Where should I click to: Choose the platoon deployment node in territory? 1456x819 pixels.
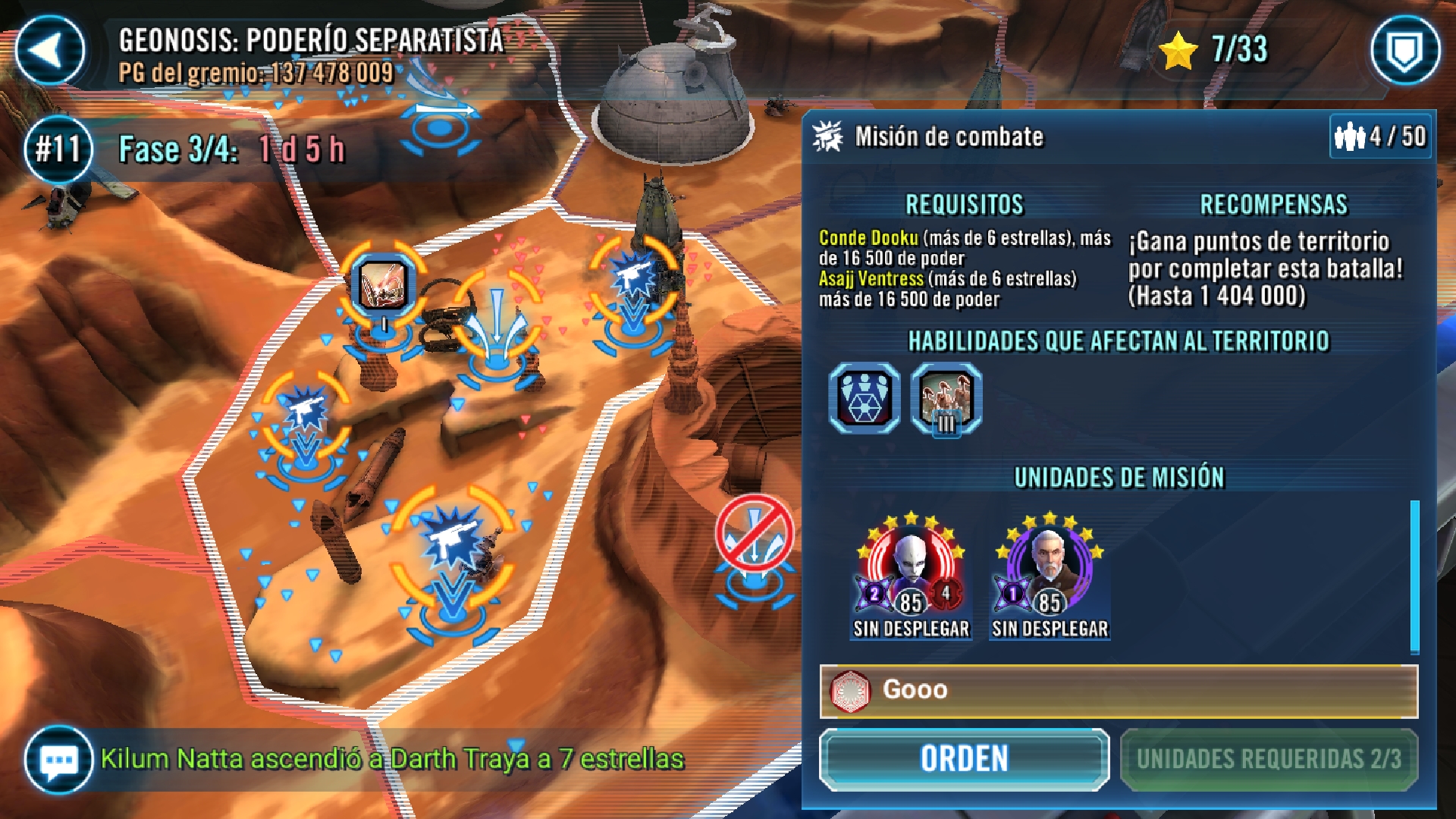(x=497, y=318)
